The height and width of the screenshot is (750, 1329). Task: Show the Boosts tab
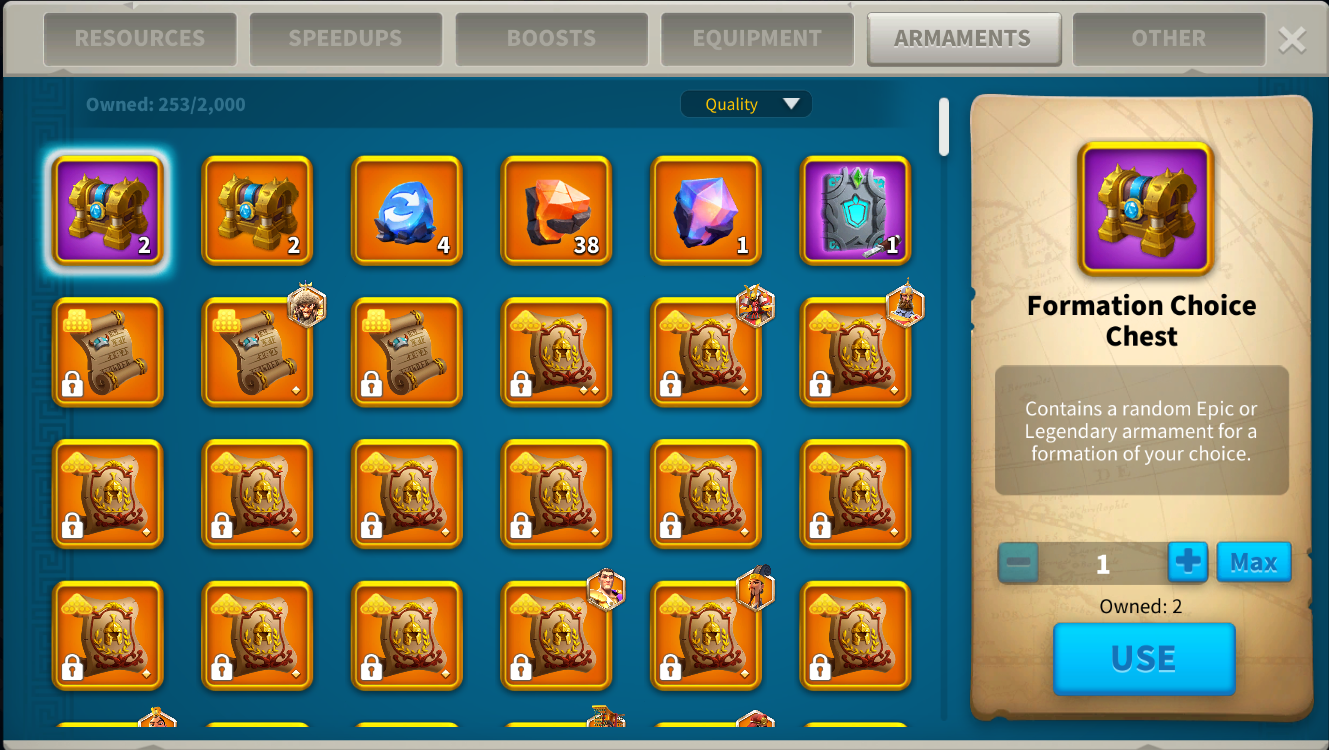pyautogui.click(x=551, y=39)
